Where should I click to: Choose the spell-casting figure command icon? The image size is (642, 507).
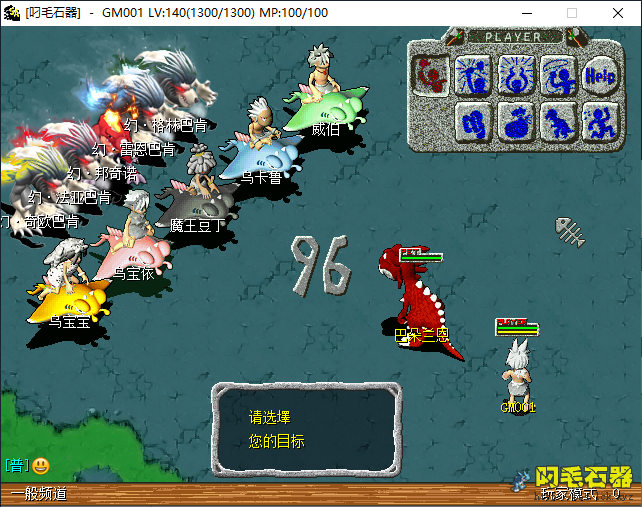pyautogui.click(x=473, y=74)
